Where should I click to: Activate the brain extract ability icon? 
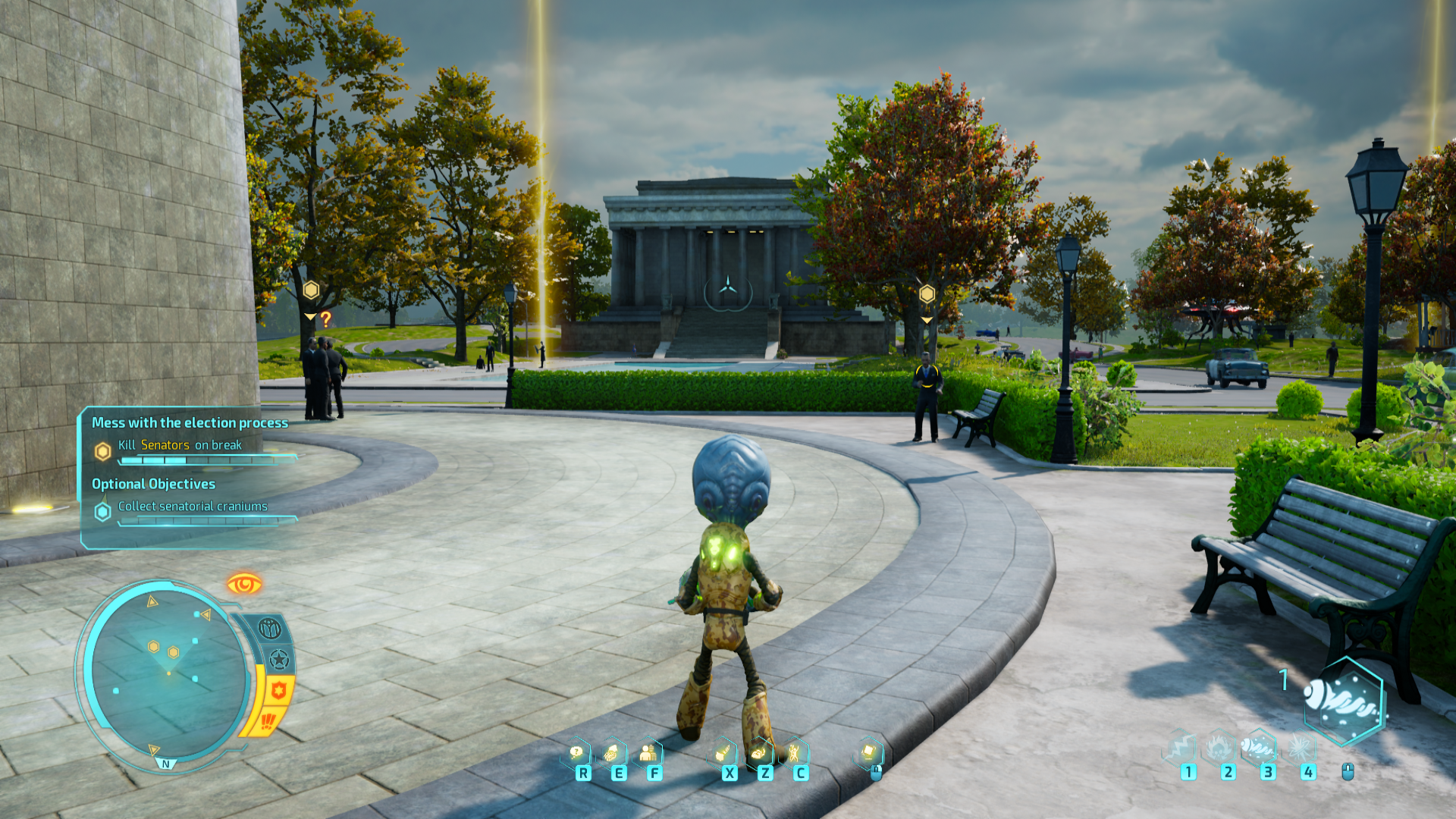coord(612,753)
